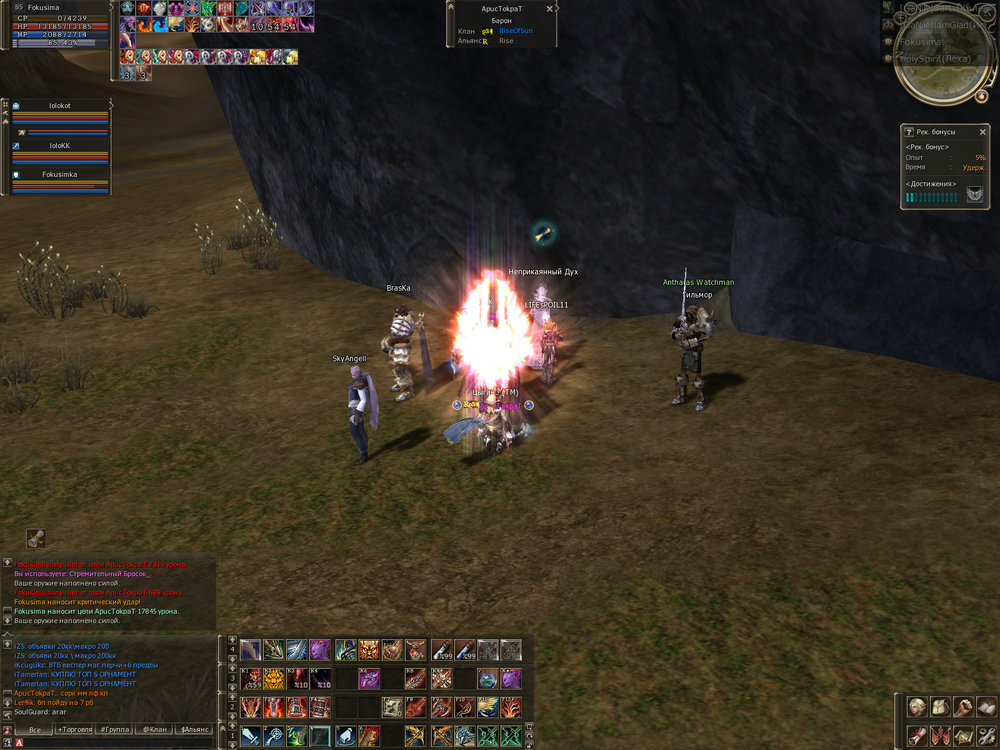Open the character status portrait icon

tap(916, 707)
